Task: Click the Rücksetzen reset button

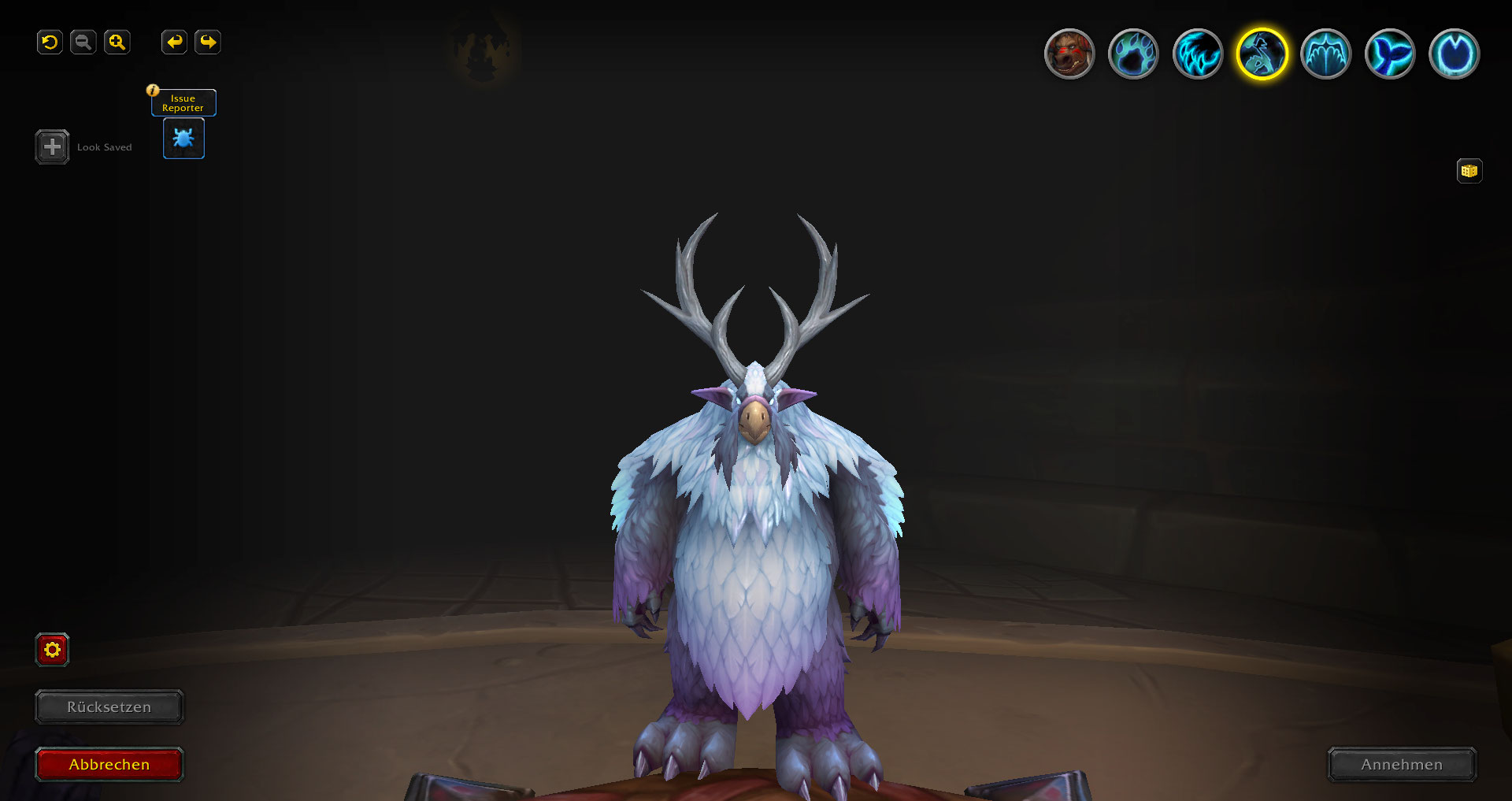Action: [x=109, y=707]
